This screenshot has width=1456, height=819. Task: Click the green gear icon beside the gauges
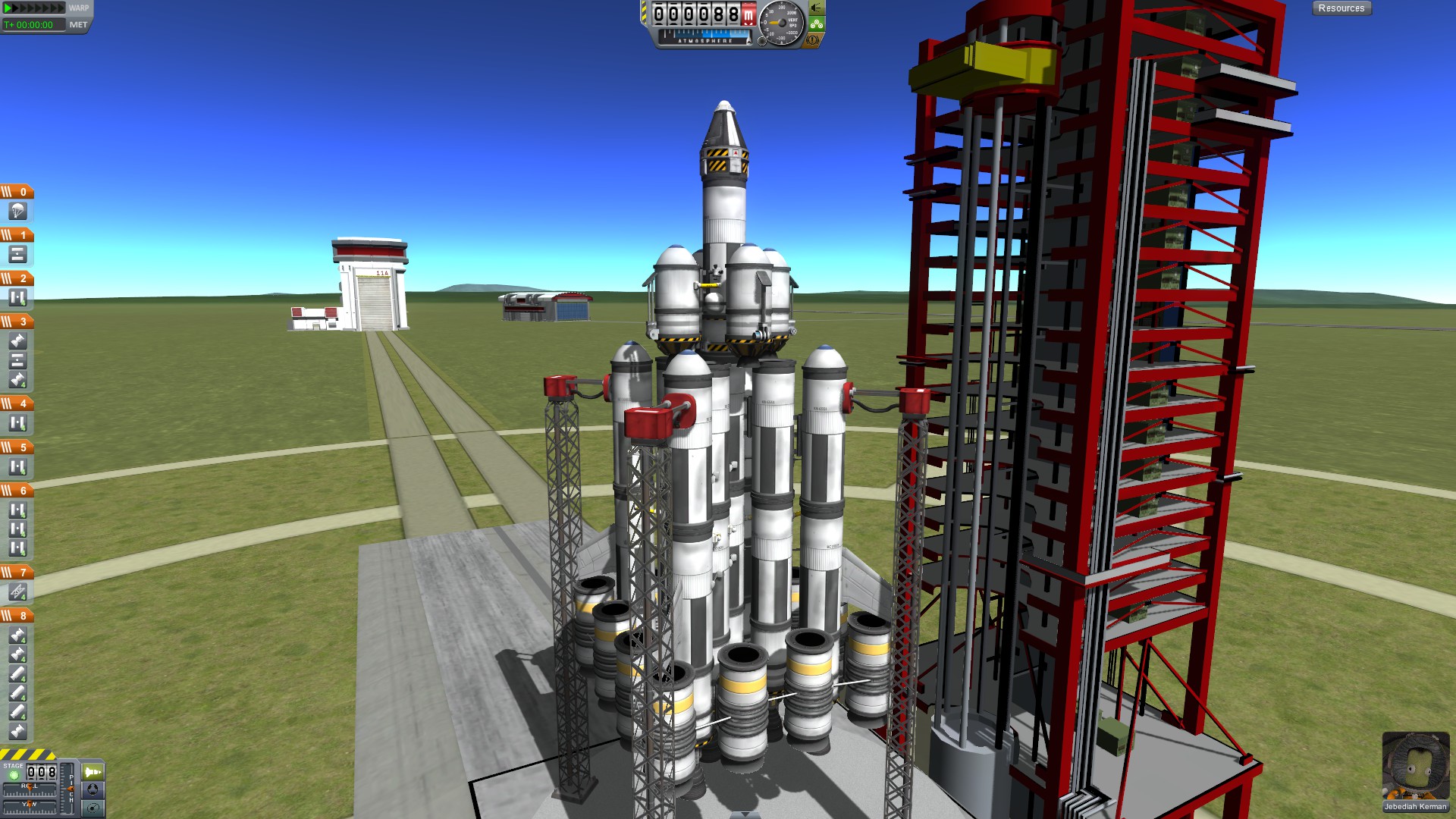(x=815, y=24)
